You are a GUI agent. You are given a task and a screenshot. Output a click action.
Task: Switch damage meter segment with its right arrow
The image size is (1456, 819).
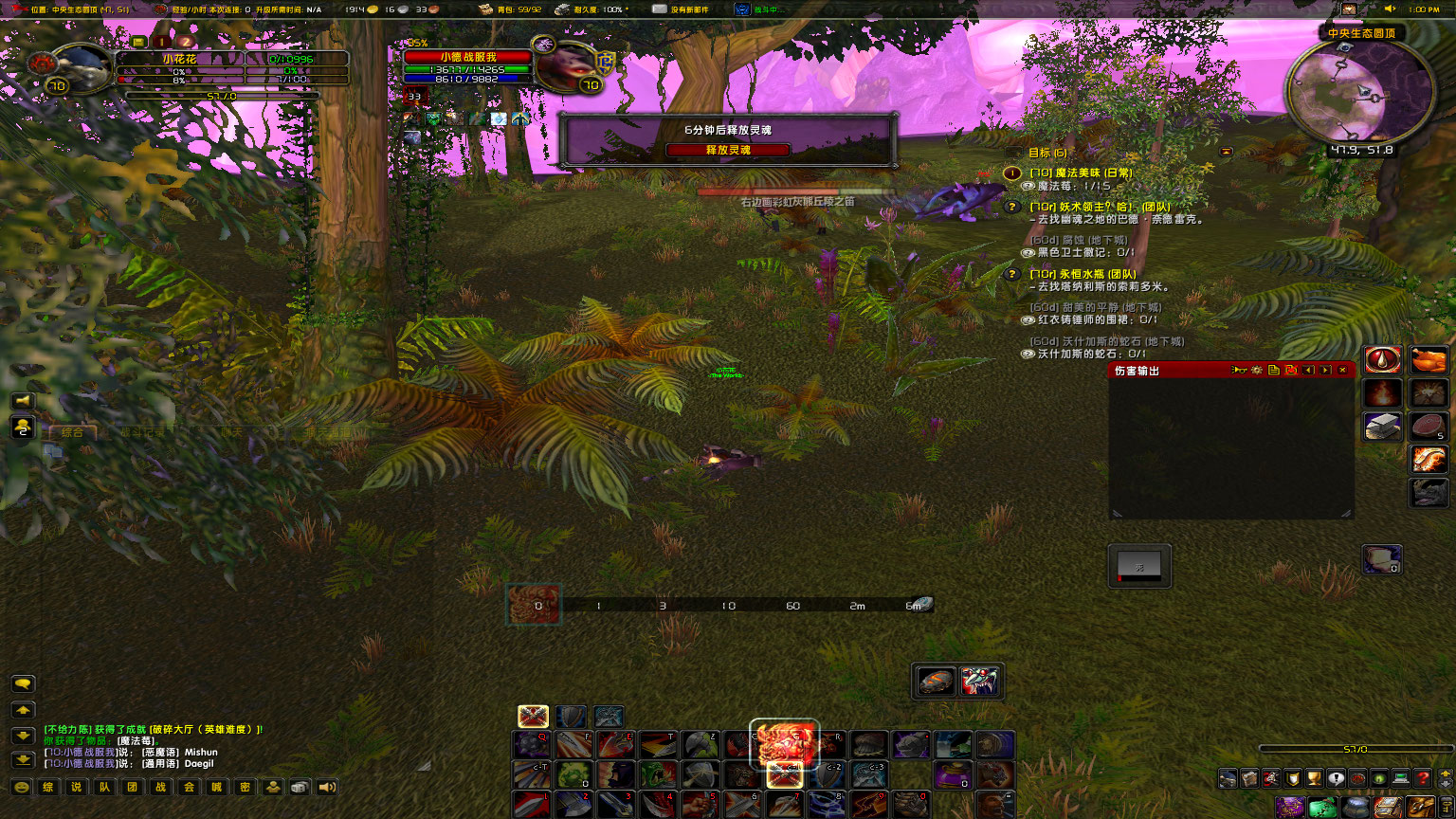1325,371
